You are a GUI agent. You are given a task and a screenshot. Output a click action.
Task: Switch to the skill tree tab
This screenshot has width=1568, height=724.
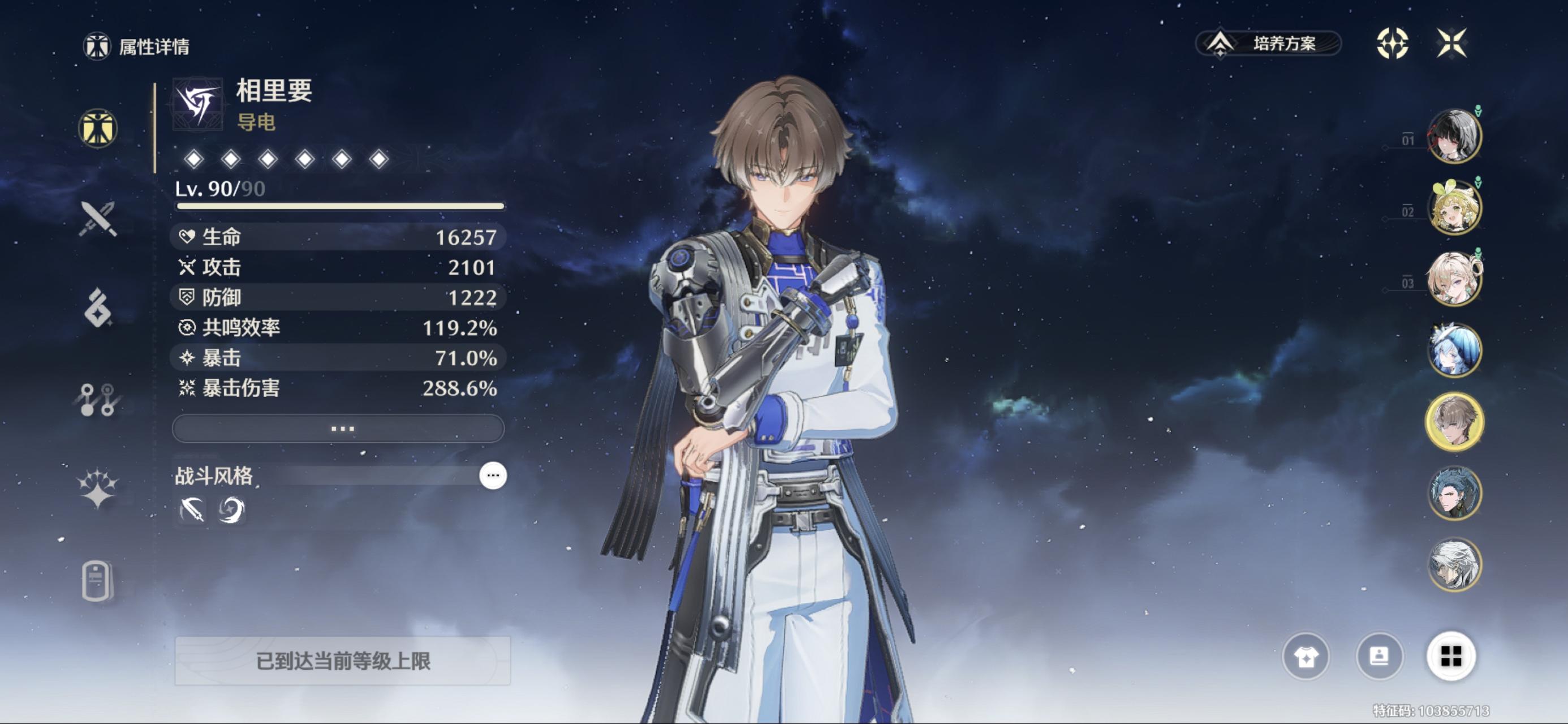[97, 399]
